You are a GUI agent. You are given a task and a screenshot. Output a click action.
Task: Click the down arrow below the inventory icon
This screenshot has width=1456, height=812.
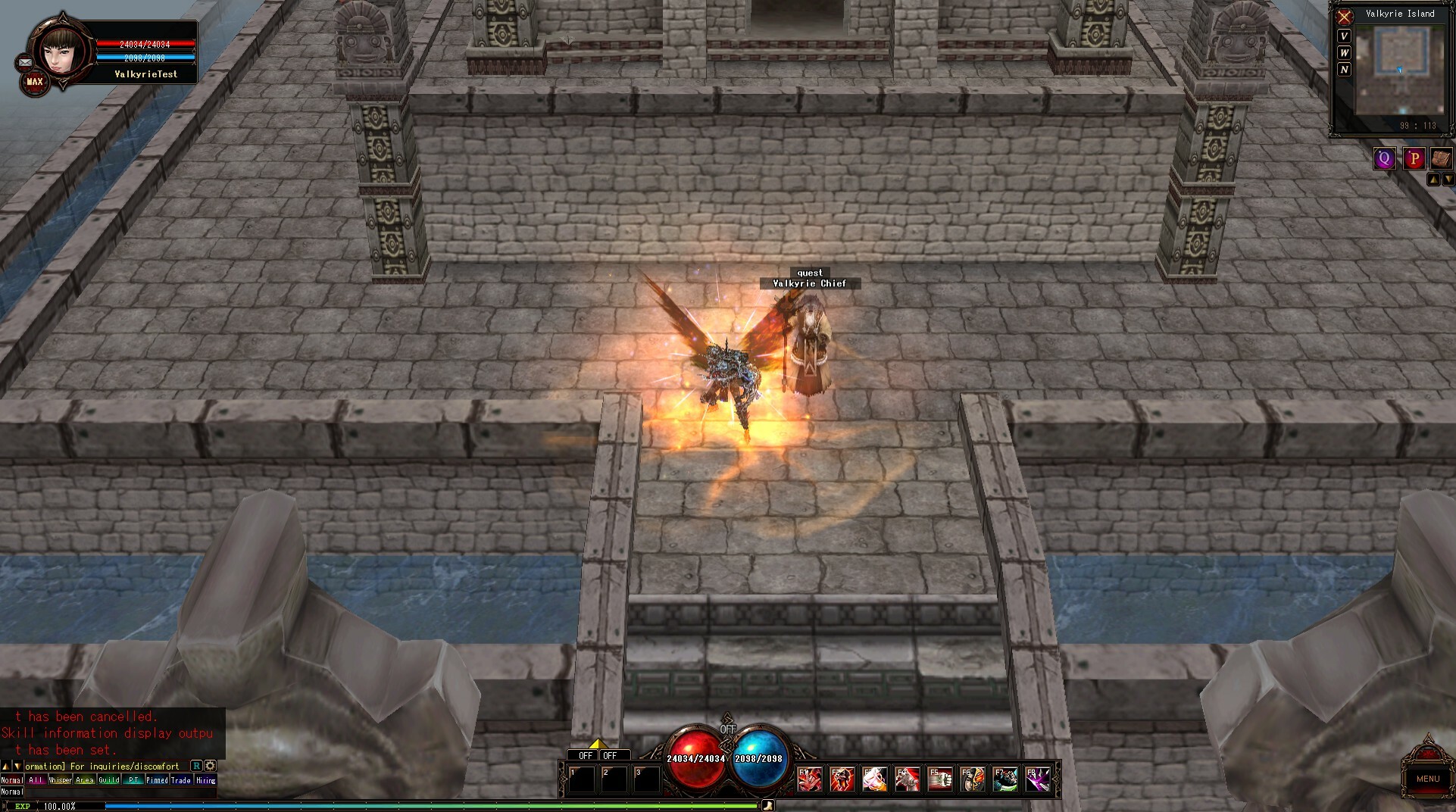[1450, 178]
